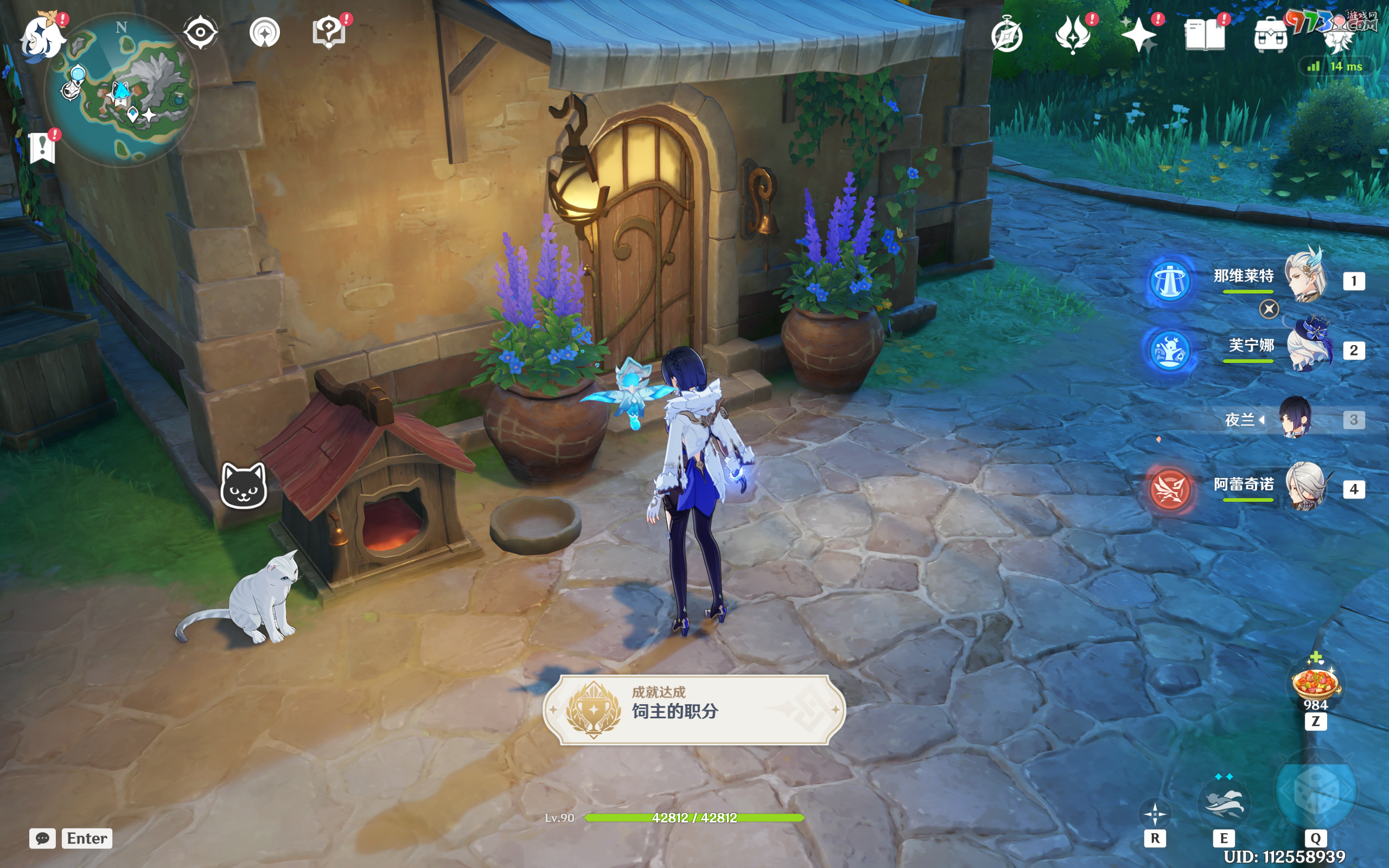Interact with the black cat face icon
This screenshot has width=1389, height=868.
244,486
